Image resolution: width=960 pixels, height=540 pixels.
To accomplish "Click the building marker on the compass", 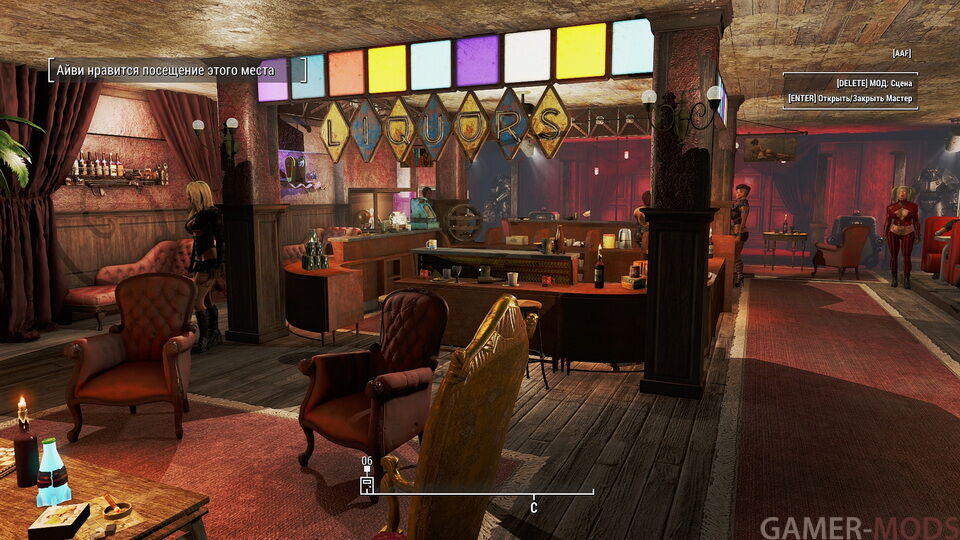I will click(367, 485).
